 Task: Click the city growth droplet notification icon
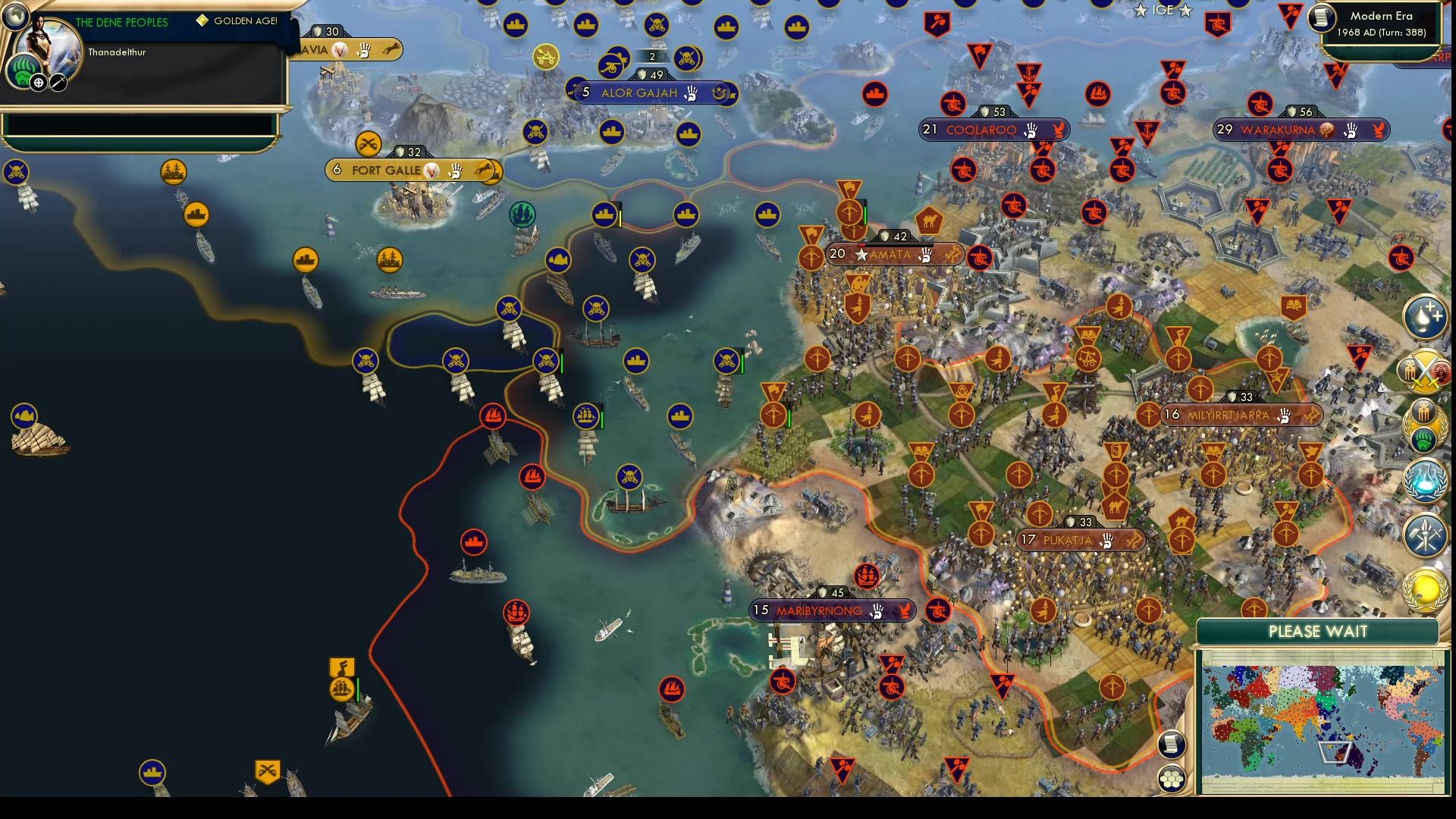point(1425,317)
